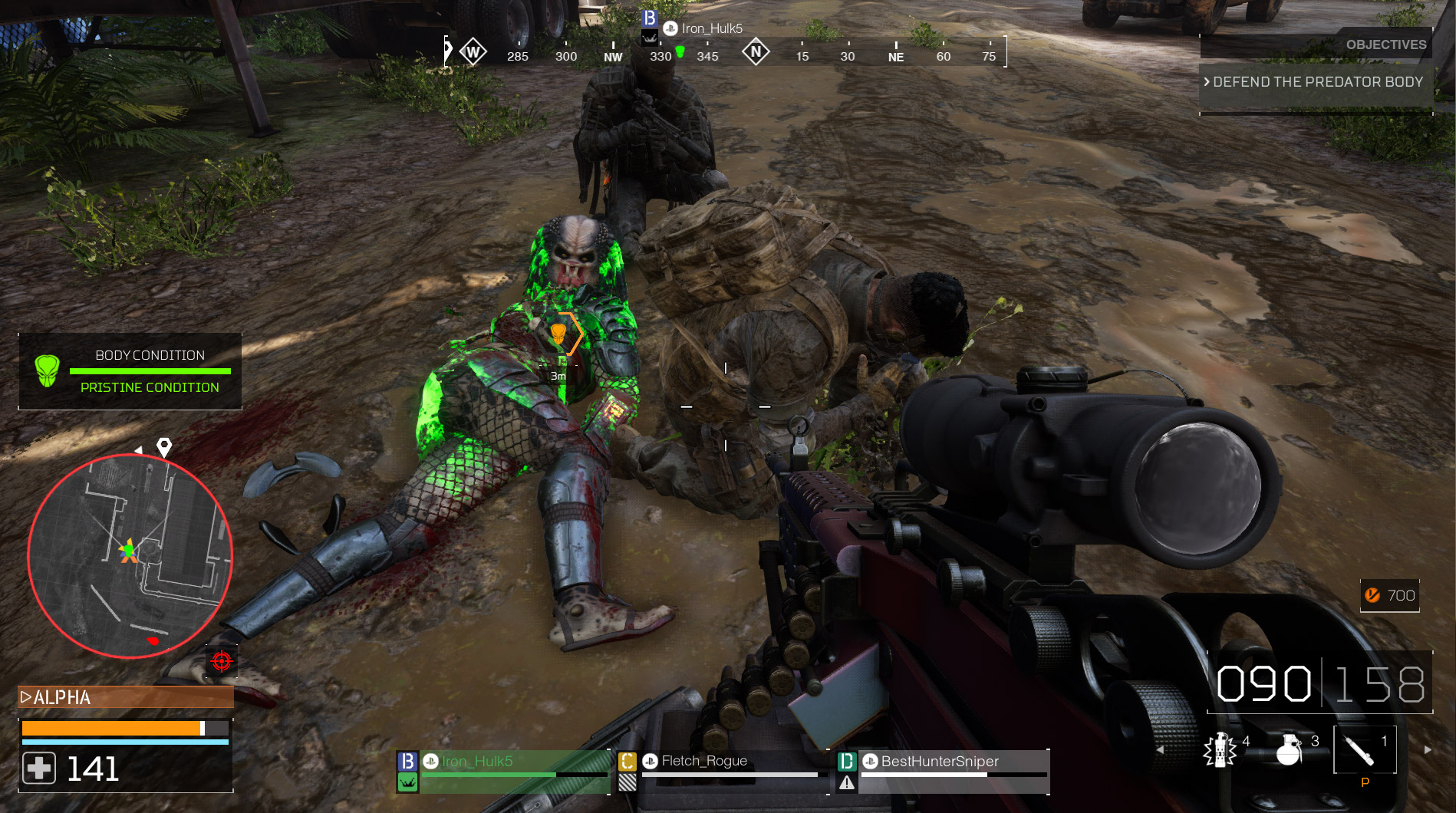Choose the flashbang grenade gear slot
This screenshot has width=1456, height=813.
coord(1221,749)
